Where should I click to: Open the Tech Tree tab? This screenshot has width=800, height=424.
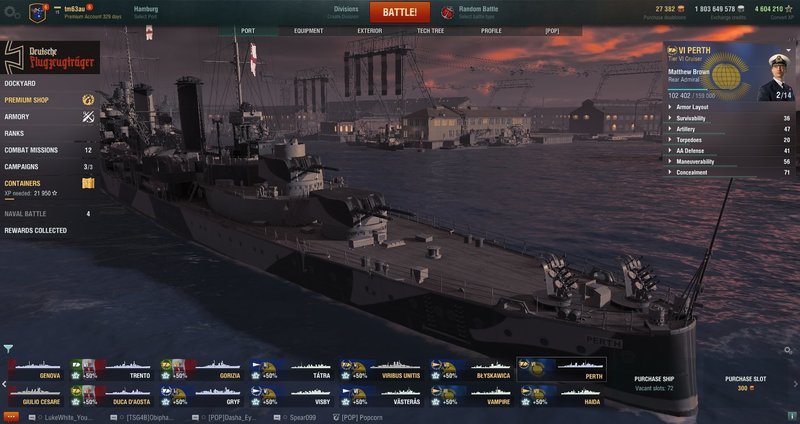pyautogui.click(x=430, y=31)
